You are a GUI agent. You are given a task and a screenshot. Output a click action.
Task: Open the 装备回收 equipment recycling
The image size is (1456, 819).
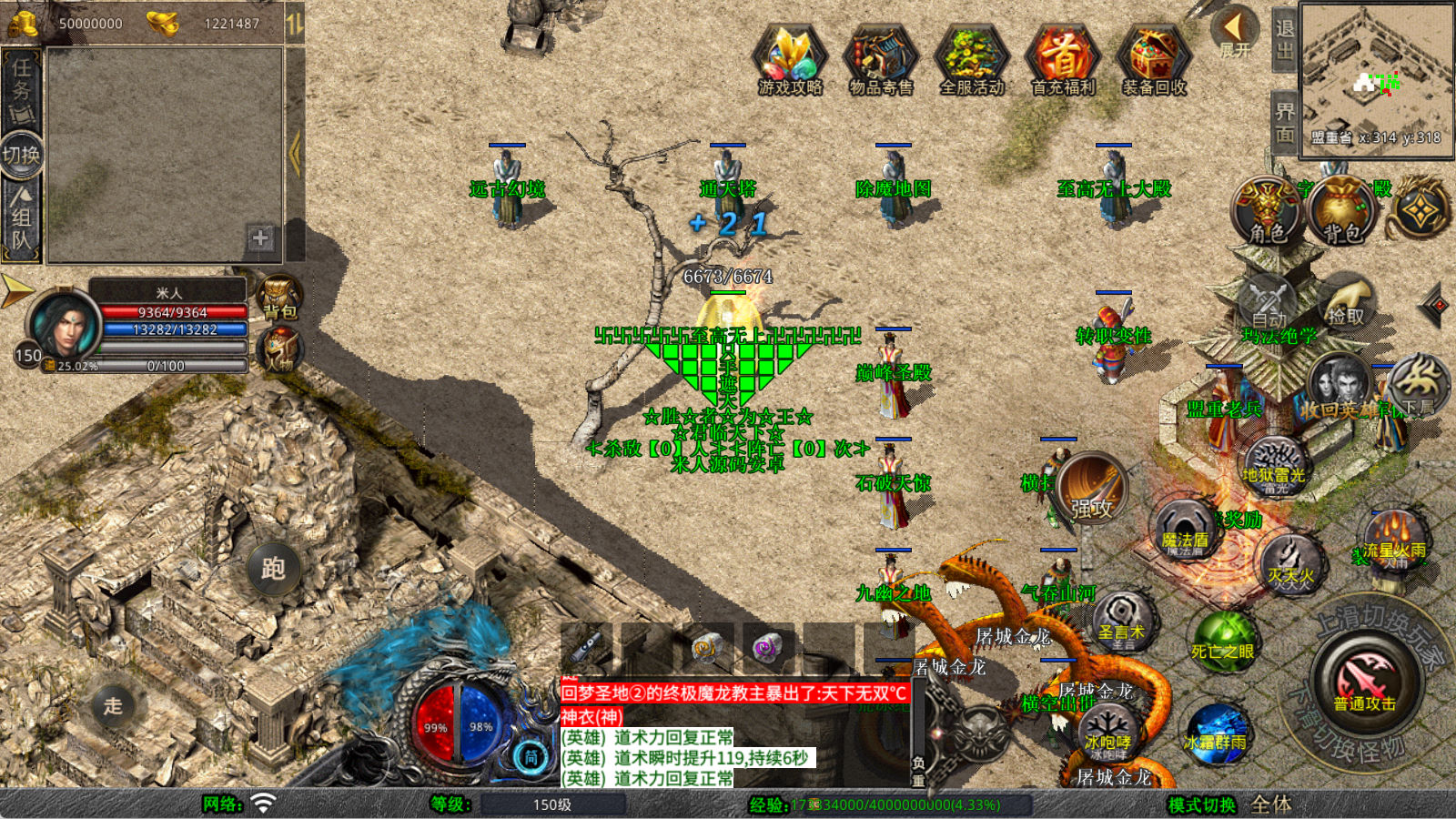pos(1154,60)
